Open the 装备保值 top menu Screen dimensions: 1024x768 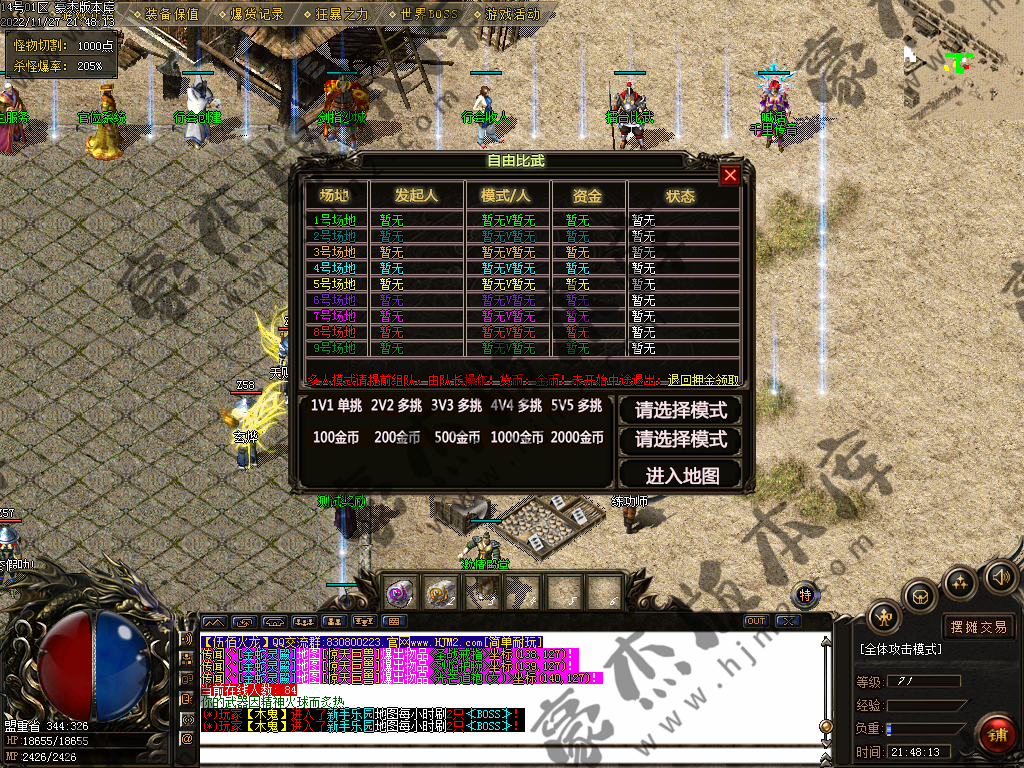tap(171, 14)
